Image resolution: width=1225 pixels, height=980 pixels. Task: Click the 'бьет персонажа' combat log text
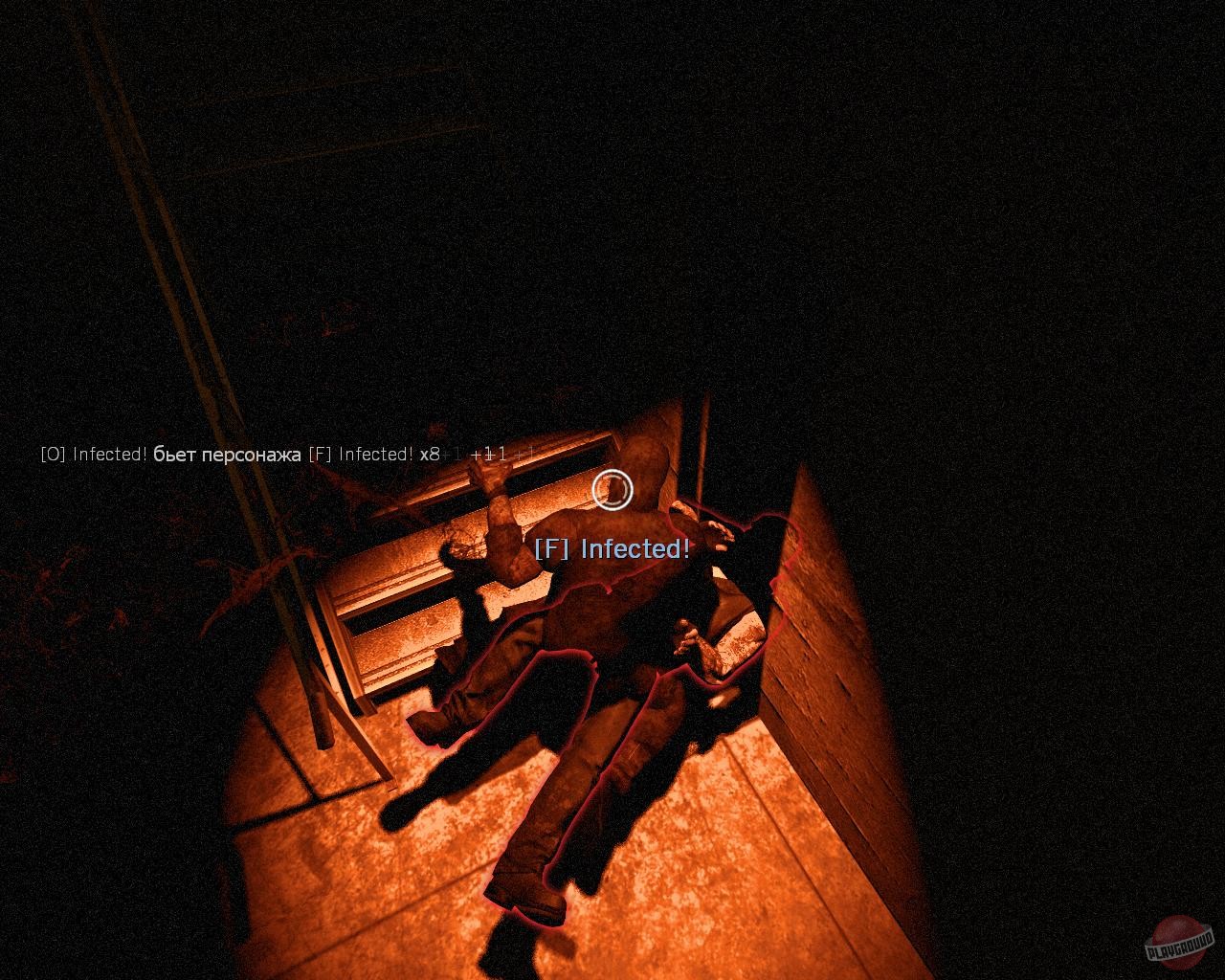(226, 457)
